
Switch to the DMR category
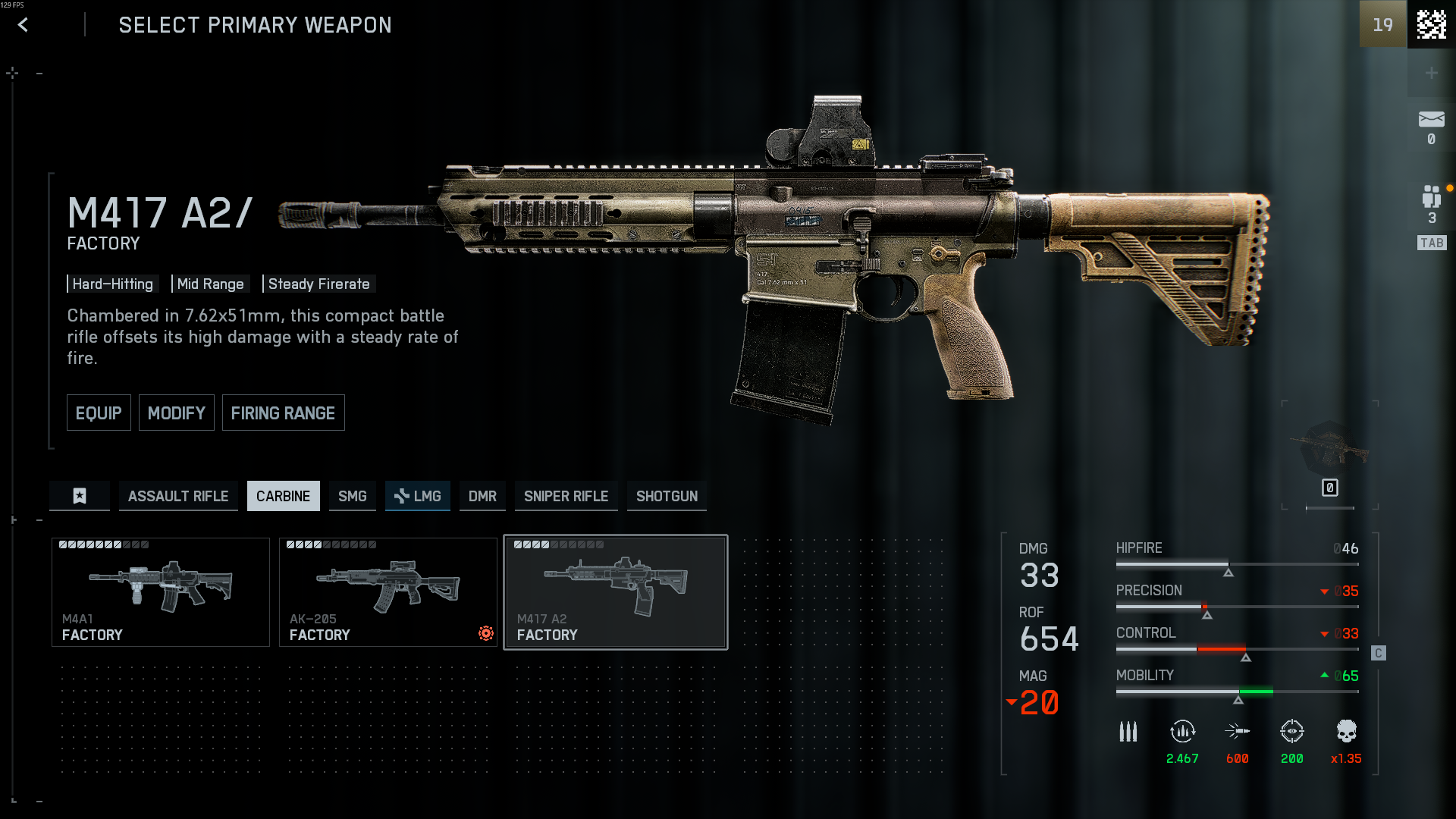pyautogui.click(x=482, y=496)
